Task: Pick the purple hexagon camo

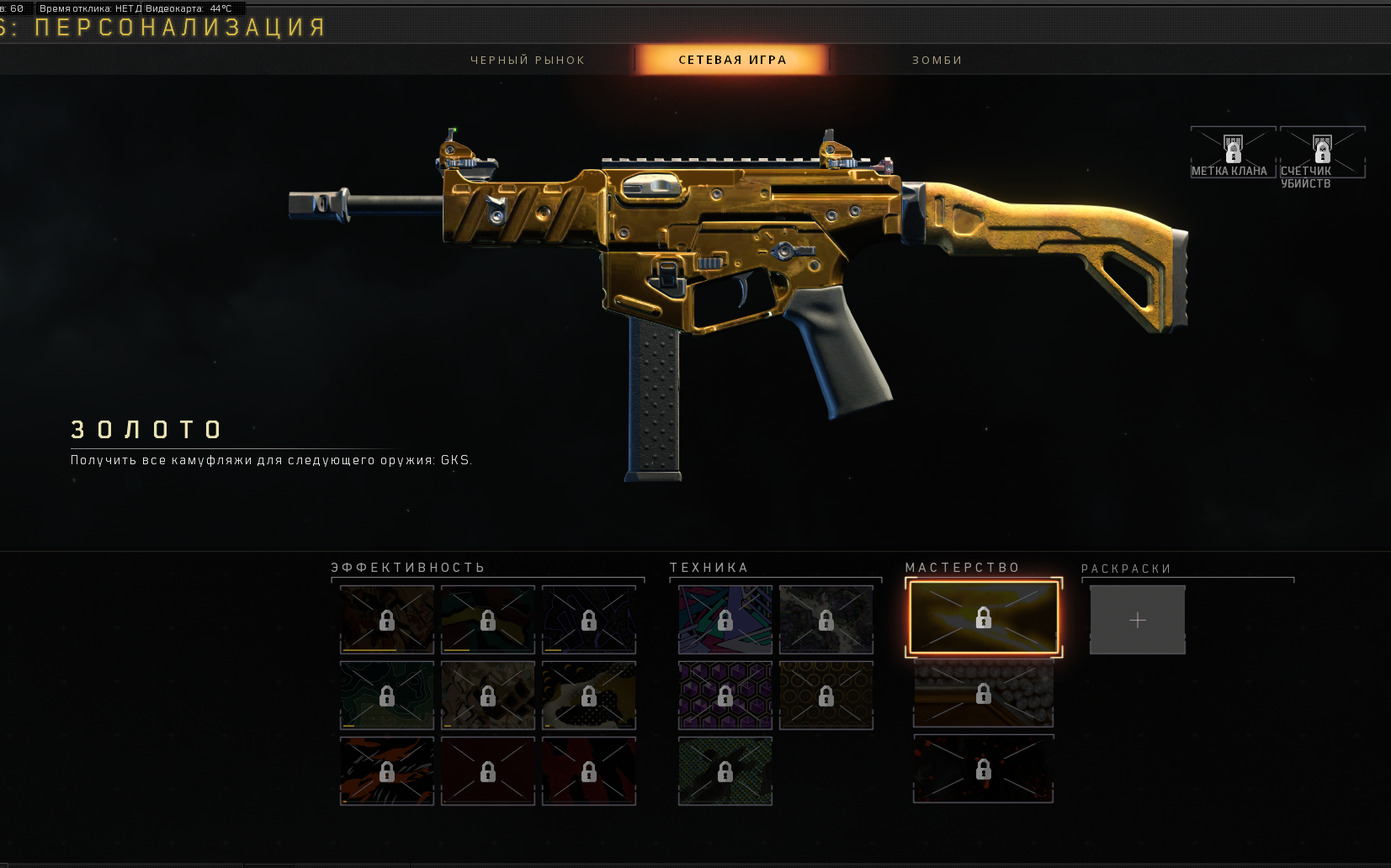Action: click(725, 696)
